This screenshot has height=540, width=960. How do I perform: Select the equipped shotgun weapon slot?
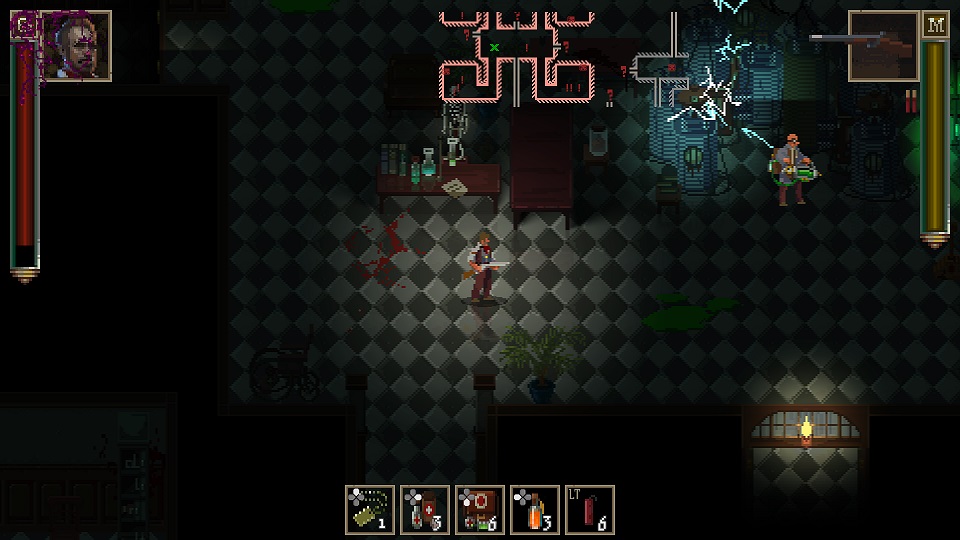click(x=883, y=46)
